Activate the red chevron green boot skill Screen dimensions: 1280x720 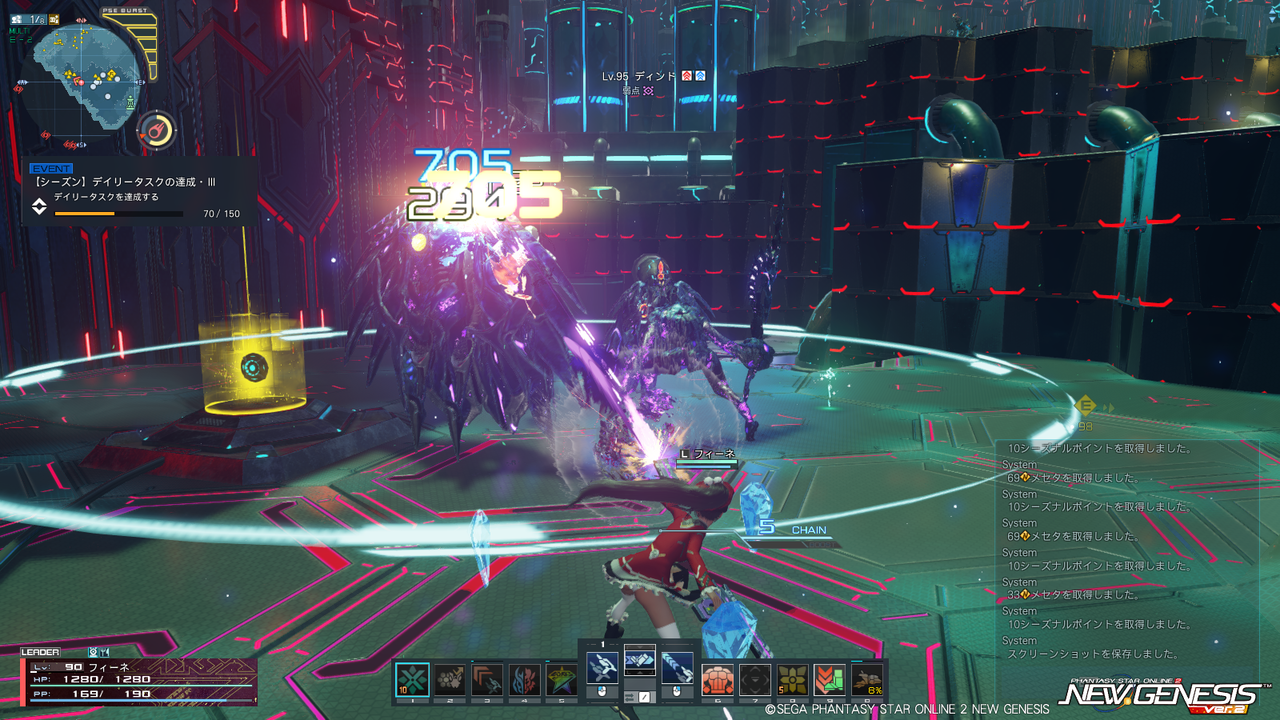pos(829,680)
